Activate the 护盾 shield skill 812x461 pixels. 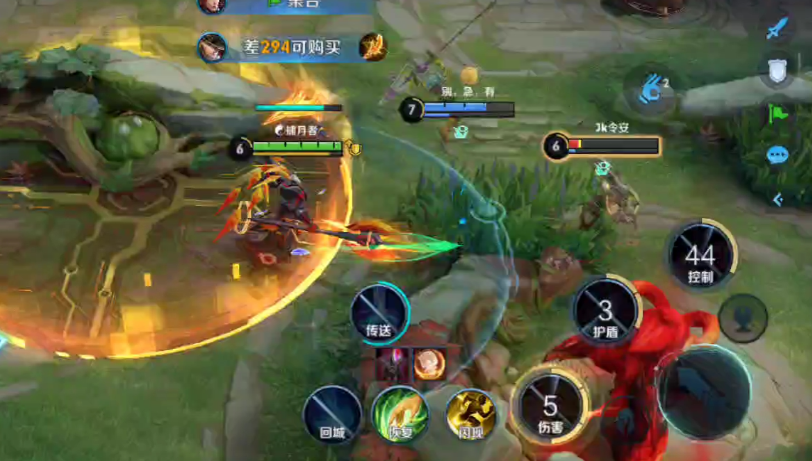tap(605, 312)
